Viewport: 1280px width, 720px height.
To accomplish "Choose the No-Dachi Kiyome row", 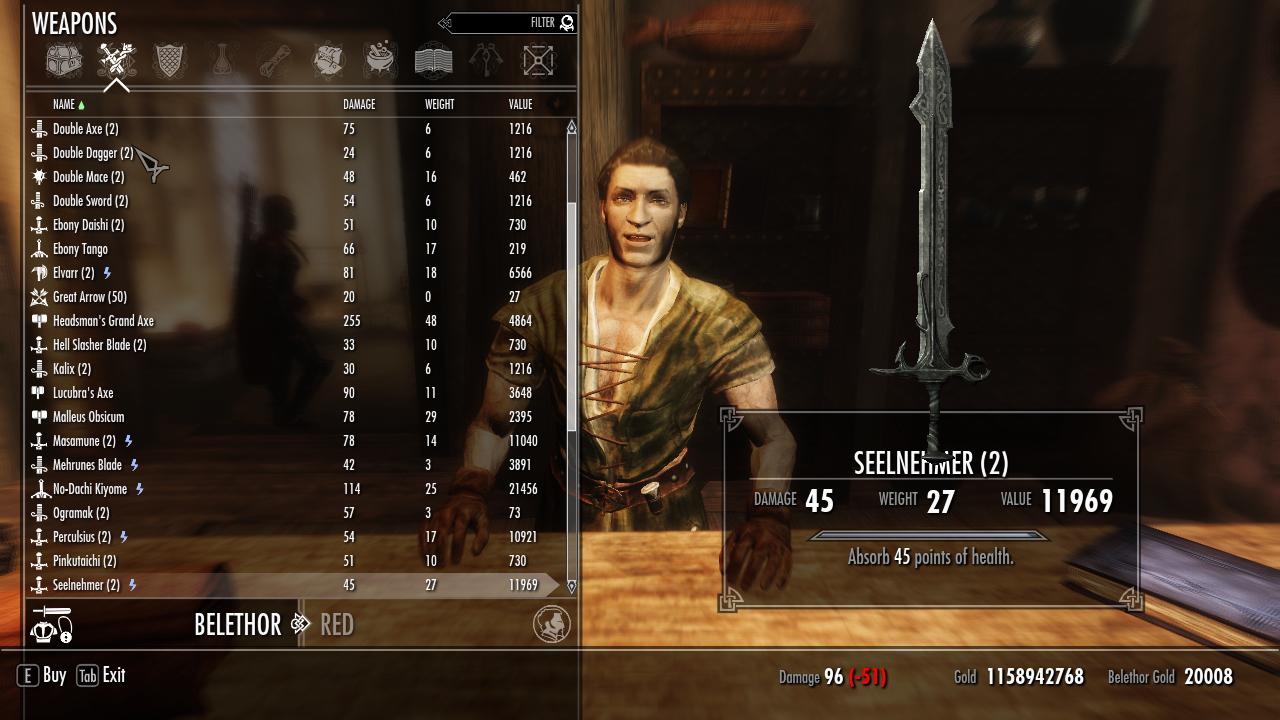I will [x=90, y=489].
